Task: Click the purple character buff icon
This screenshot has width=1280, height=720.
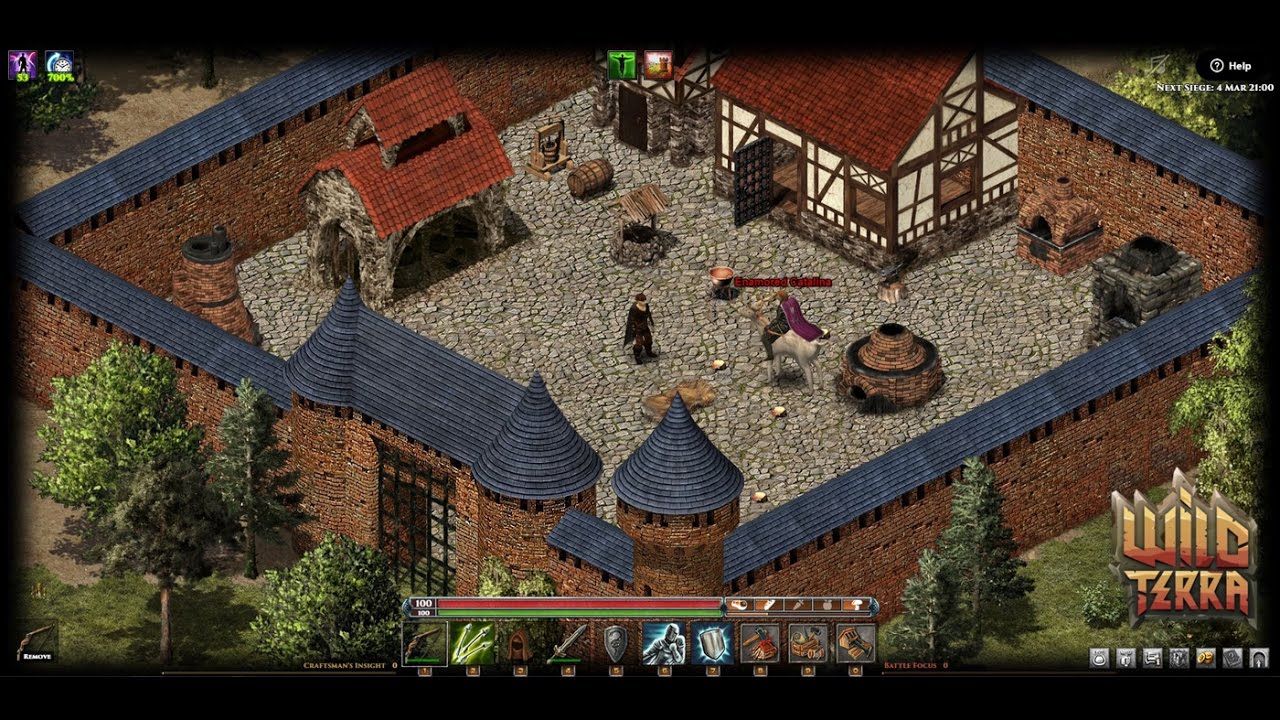Action: point(22,65)
